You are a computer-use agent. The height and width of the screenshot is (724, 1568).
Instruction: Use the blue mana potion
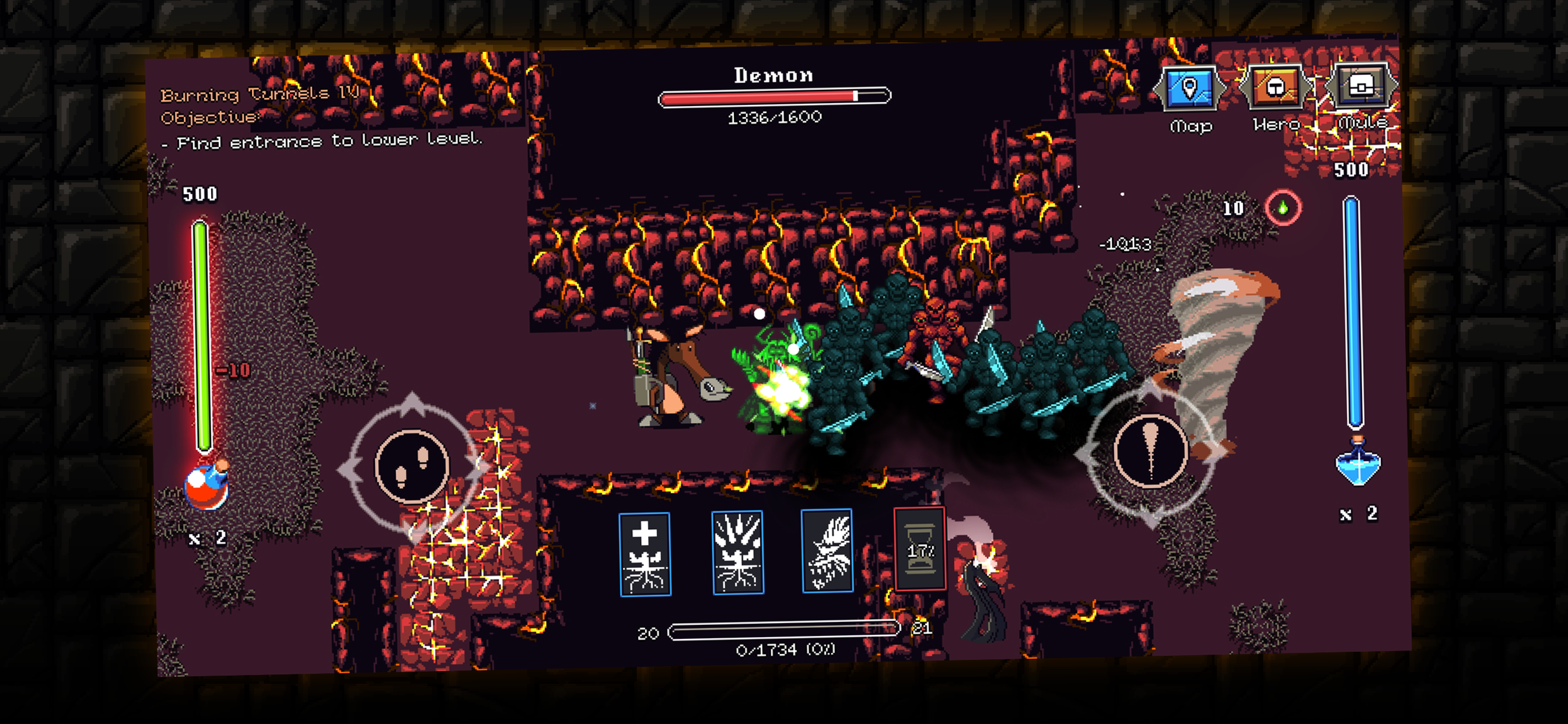[1357, 463]
